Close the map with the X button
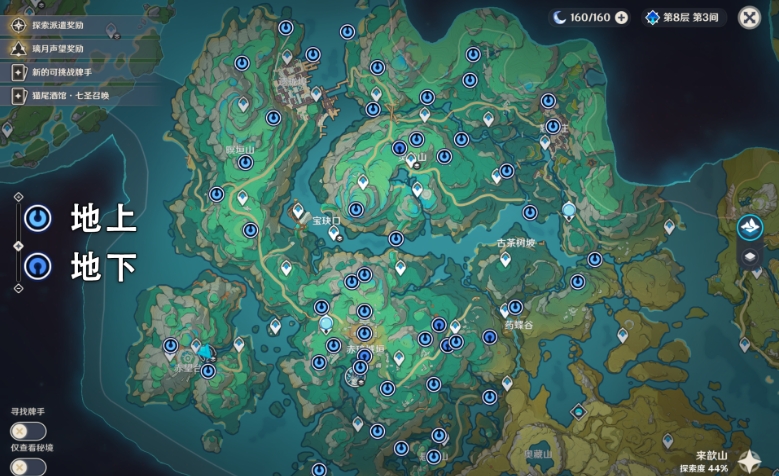The width and height of the screenshot is (779, 476). coord(749,17)
